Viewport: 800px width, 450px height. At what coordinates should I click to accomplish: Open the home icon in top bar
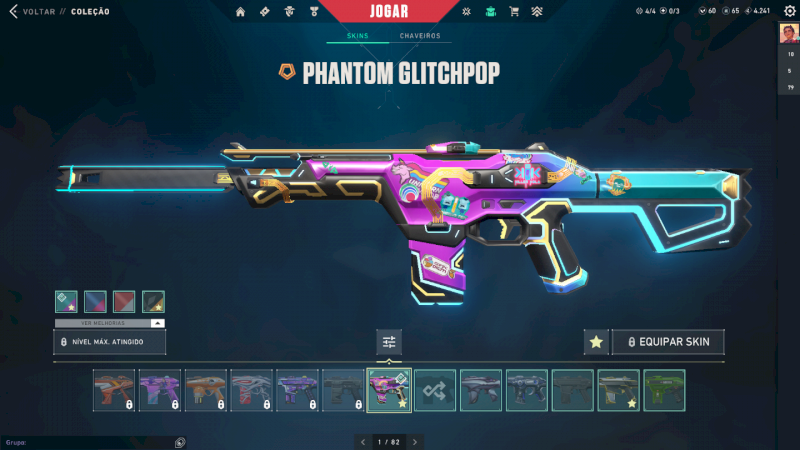coord(240,12)
